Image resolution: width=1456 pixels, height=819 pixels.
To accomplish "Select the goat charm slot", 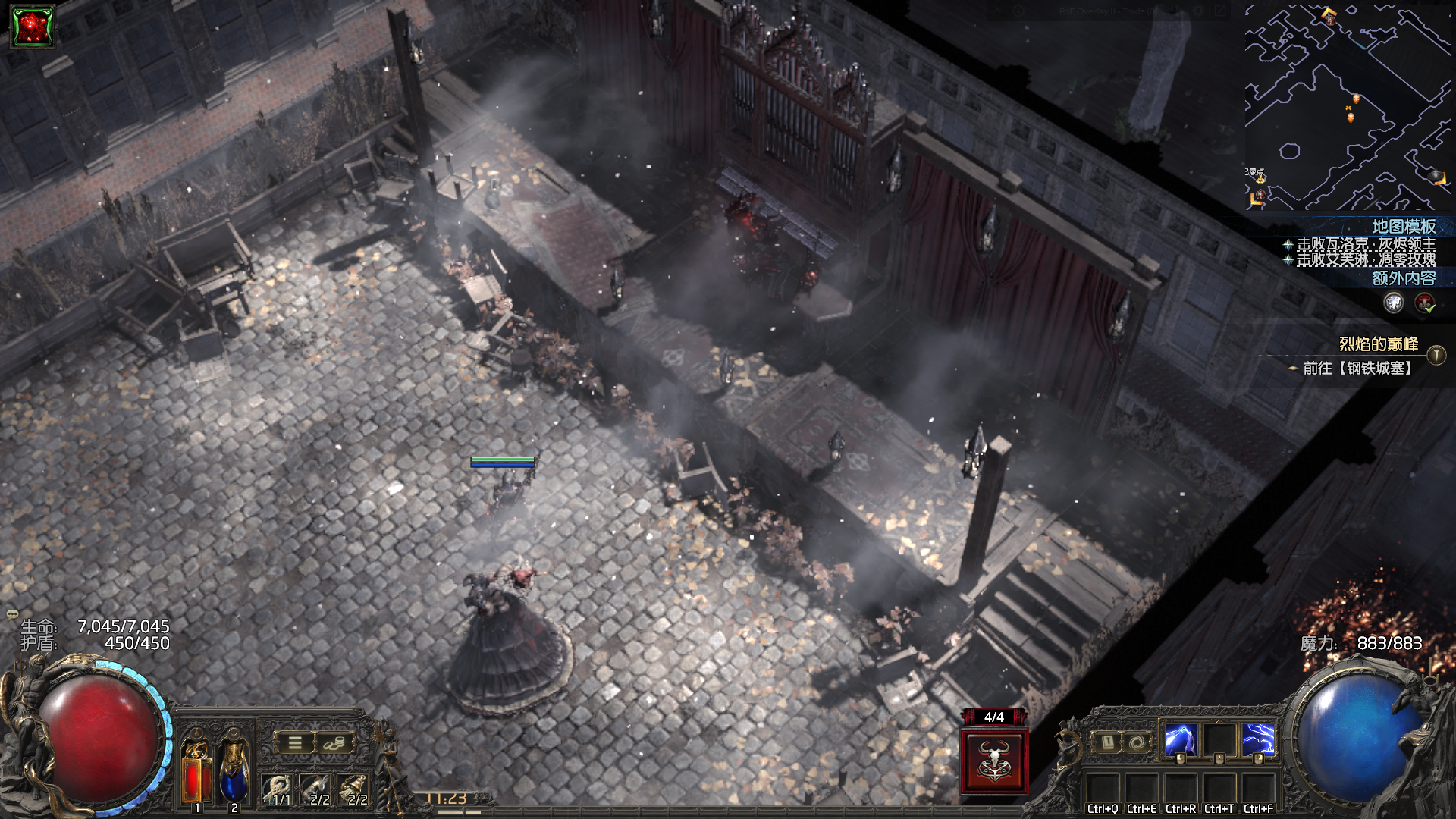I will (x=316, y=790).
